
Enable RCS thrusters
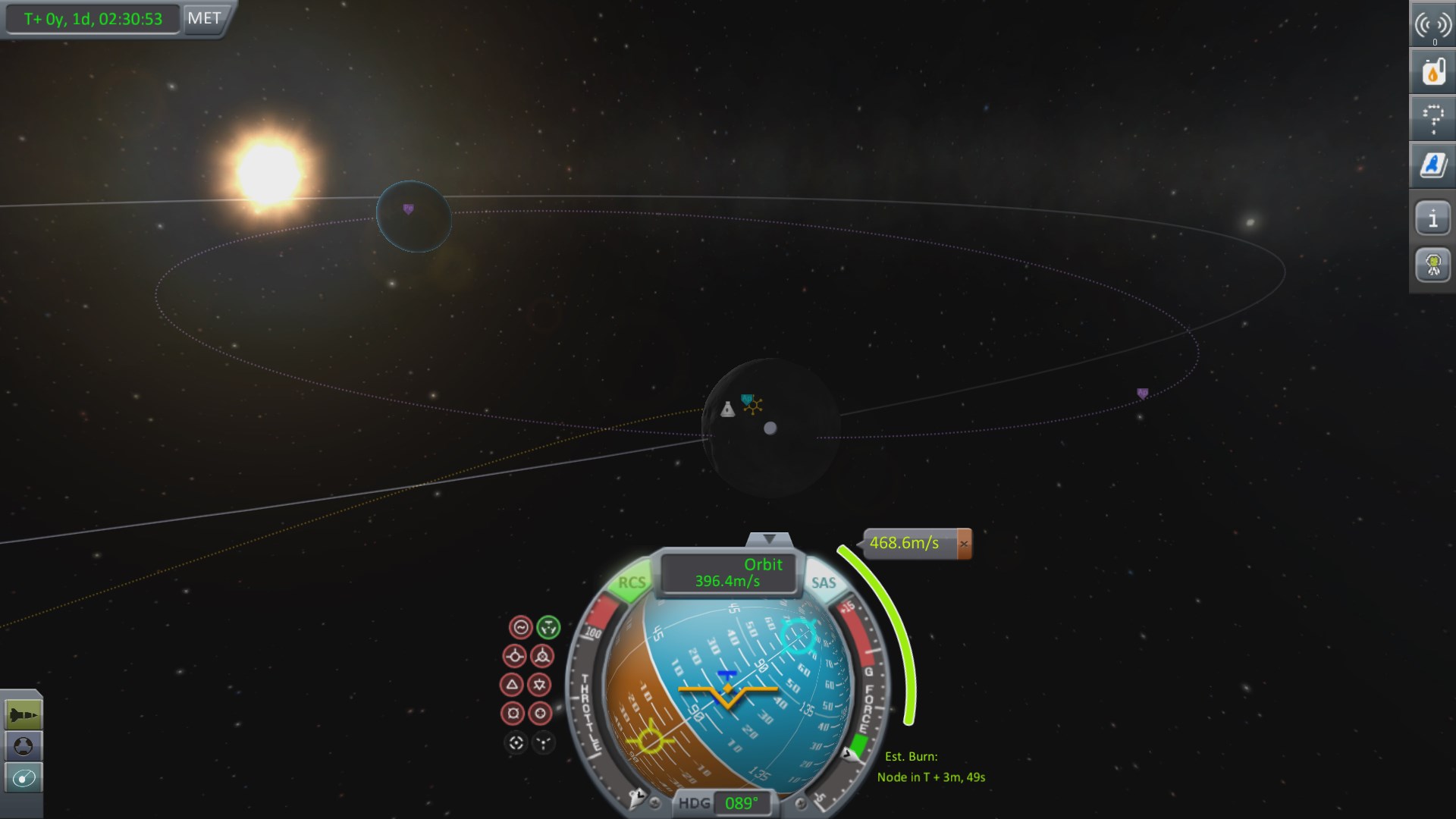633,582
